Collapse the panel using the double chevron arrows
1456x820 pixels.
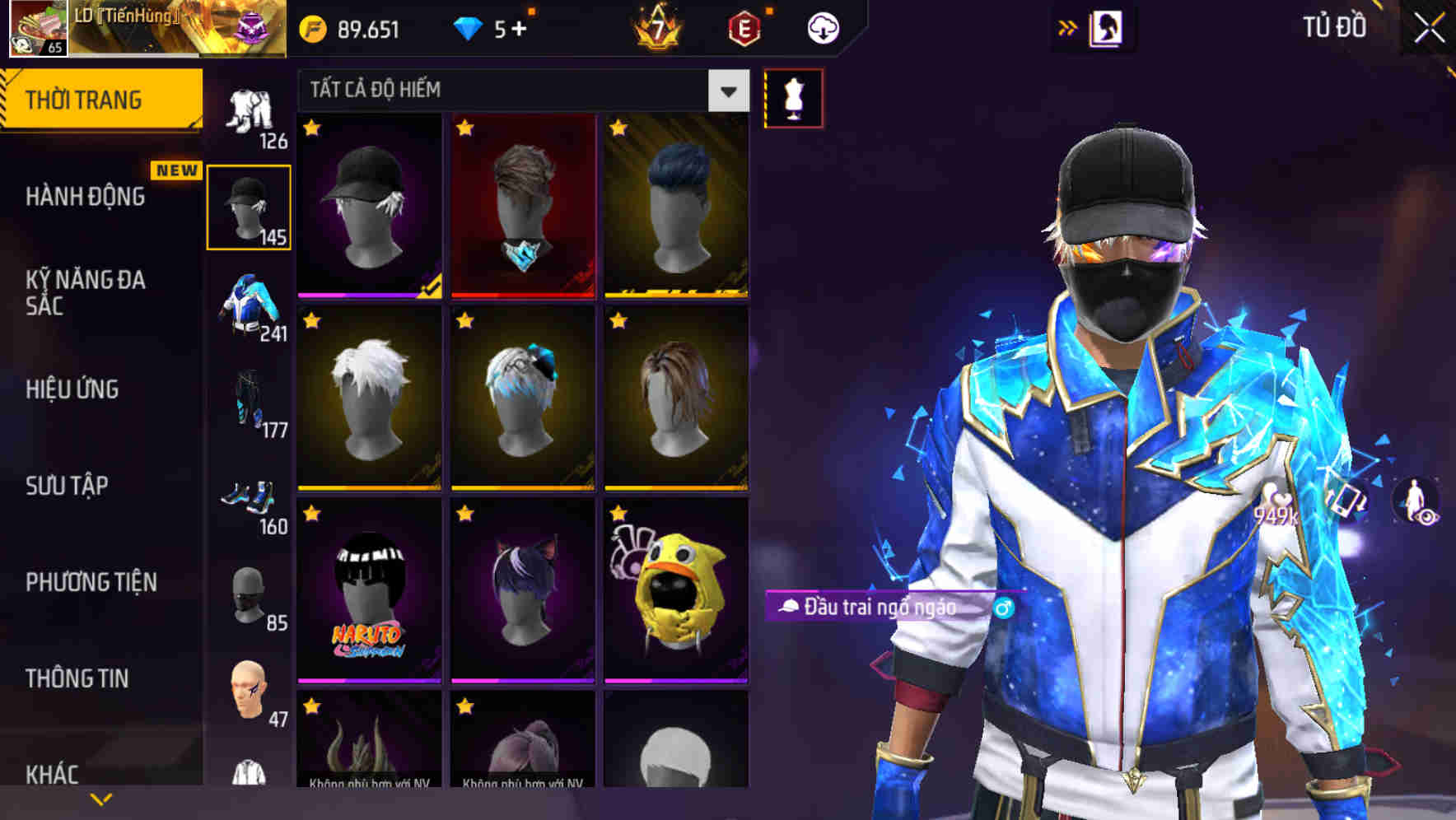coord(1068,27)
